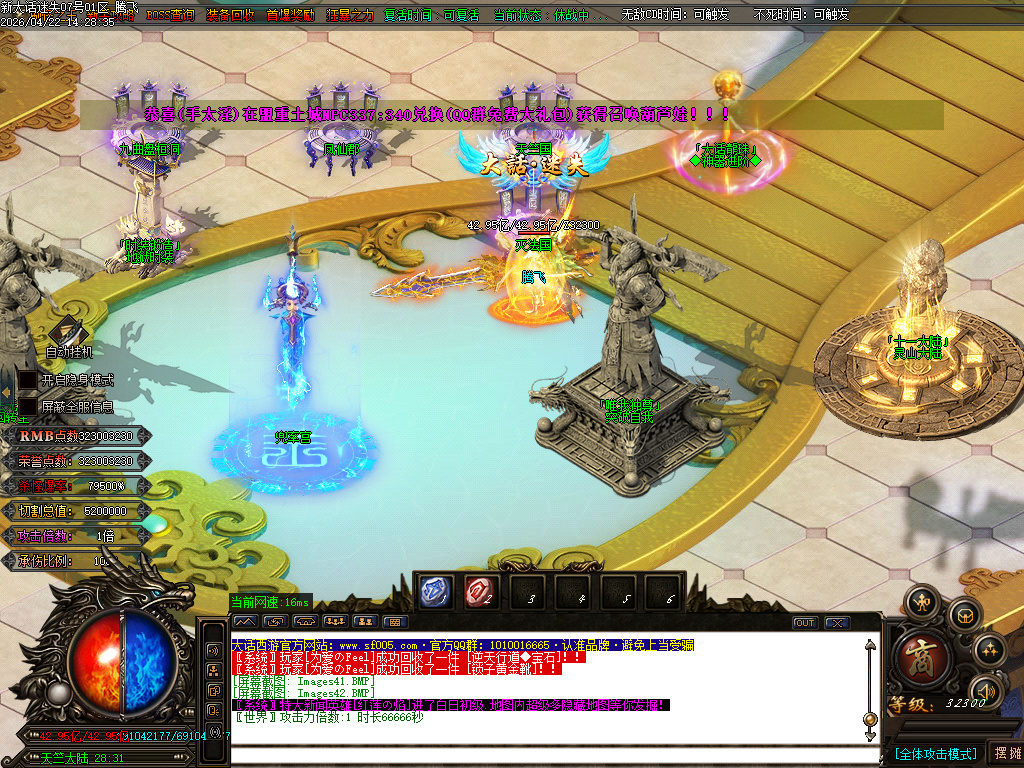Open the three-star skills icon
Image resolution: width=1024 pixels, height=768 pixels.
989,650
